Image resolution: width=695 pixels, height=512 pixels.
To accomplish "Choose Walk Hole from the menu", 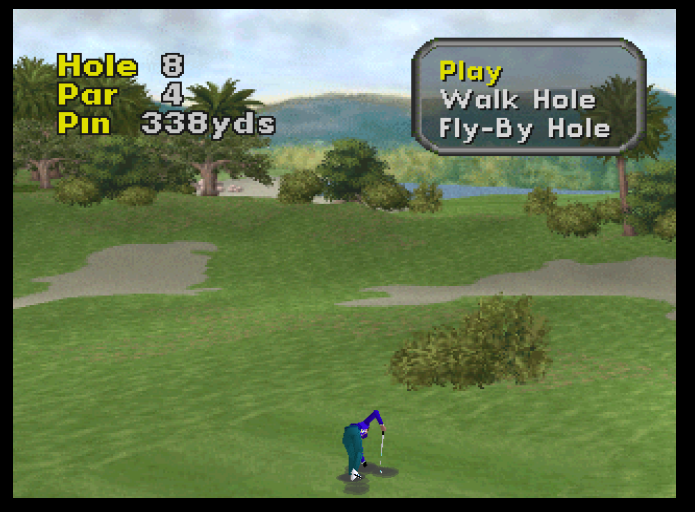I will [517, 100].
